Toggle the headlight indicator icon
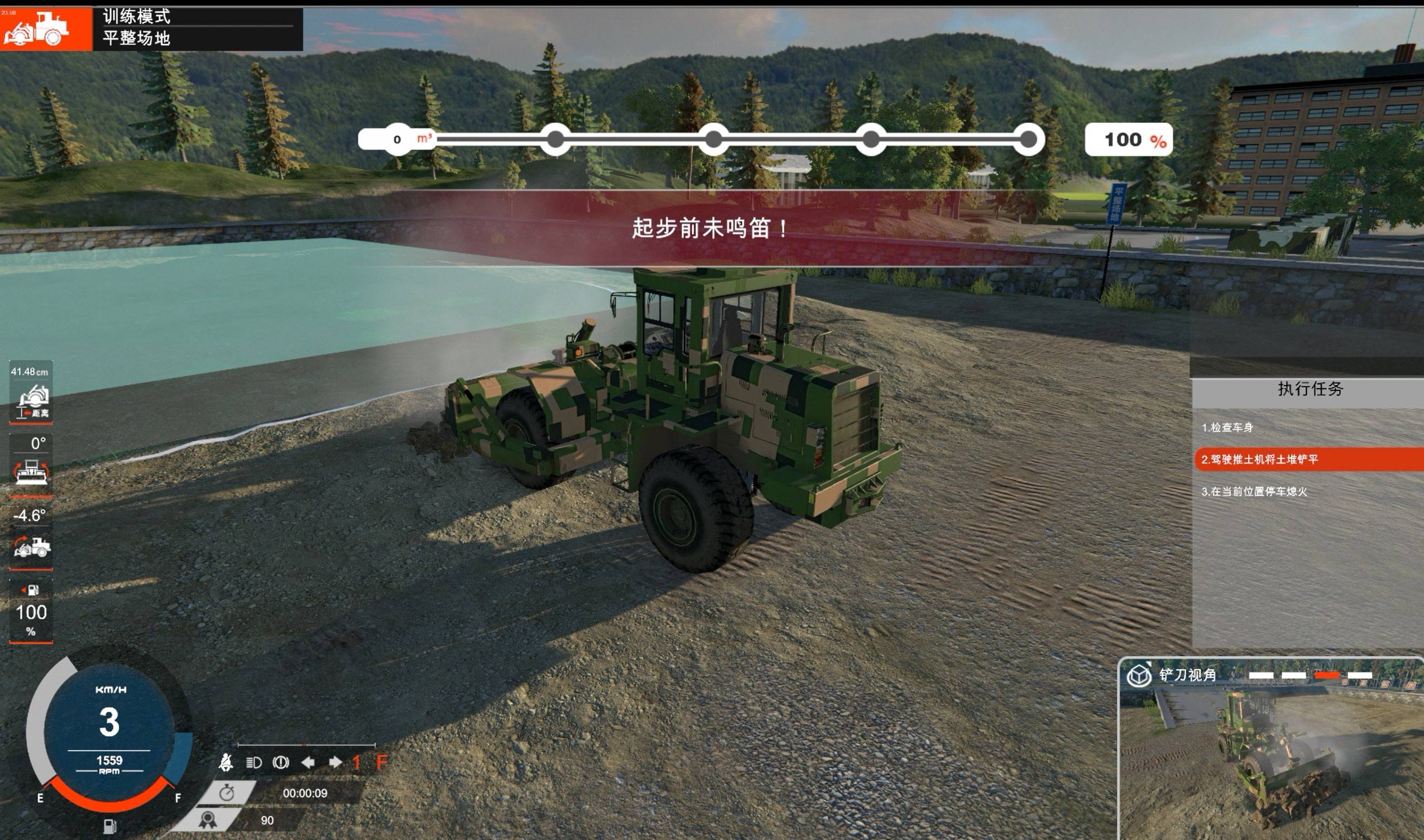This screenshot has height=840, width=1424. coord(253,762)
